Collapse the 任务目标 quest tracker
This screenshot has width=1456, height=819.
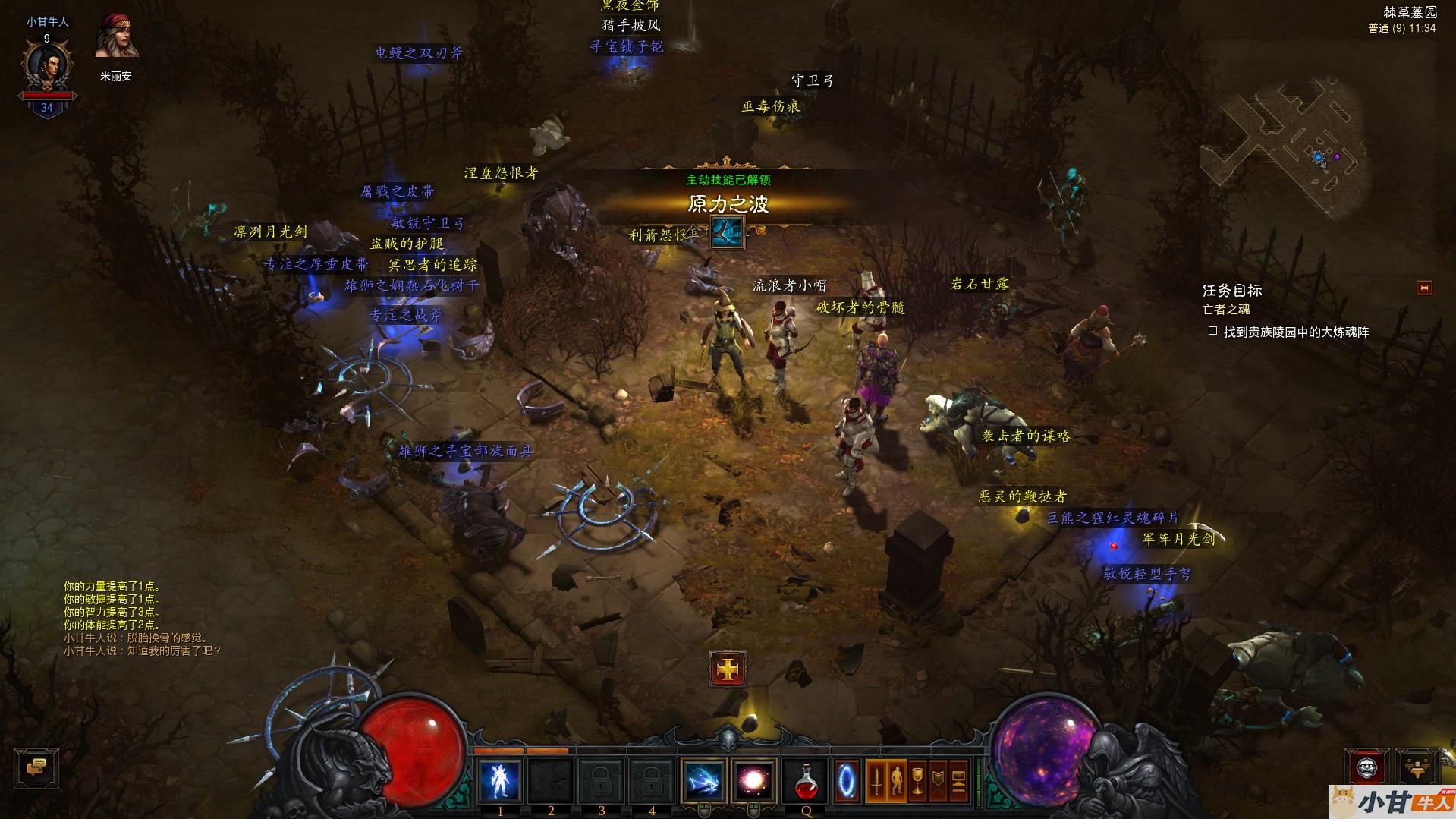point(1424,288)
